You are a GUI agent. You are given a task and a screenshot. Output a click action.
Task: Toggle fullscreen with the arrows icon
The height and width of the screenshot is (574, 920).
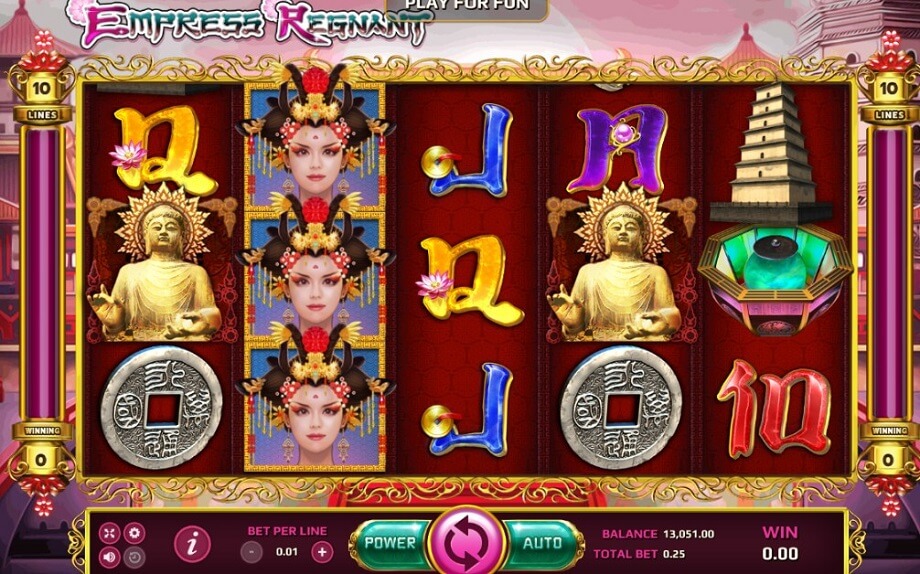tap(110, 533)
